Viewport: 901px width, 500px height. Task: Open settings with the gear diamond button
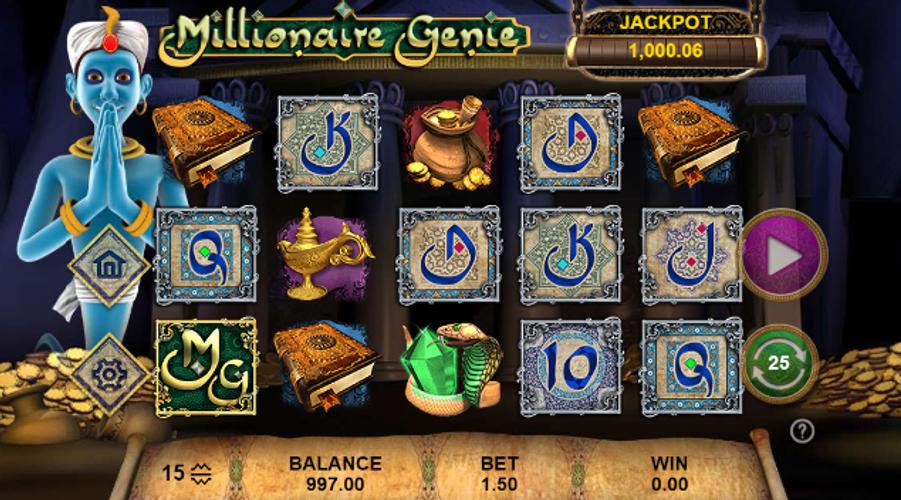click(109, 375)
